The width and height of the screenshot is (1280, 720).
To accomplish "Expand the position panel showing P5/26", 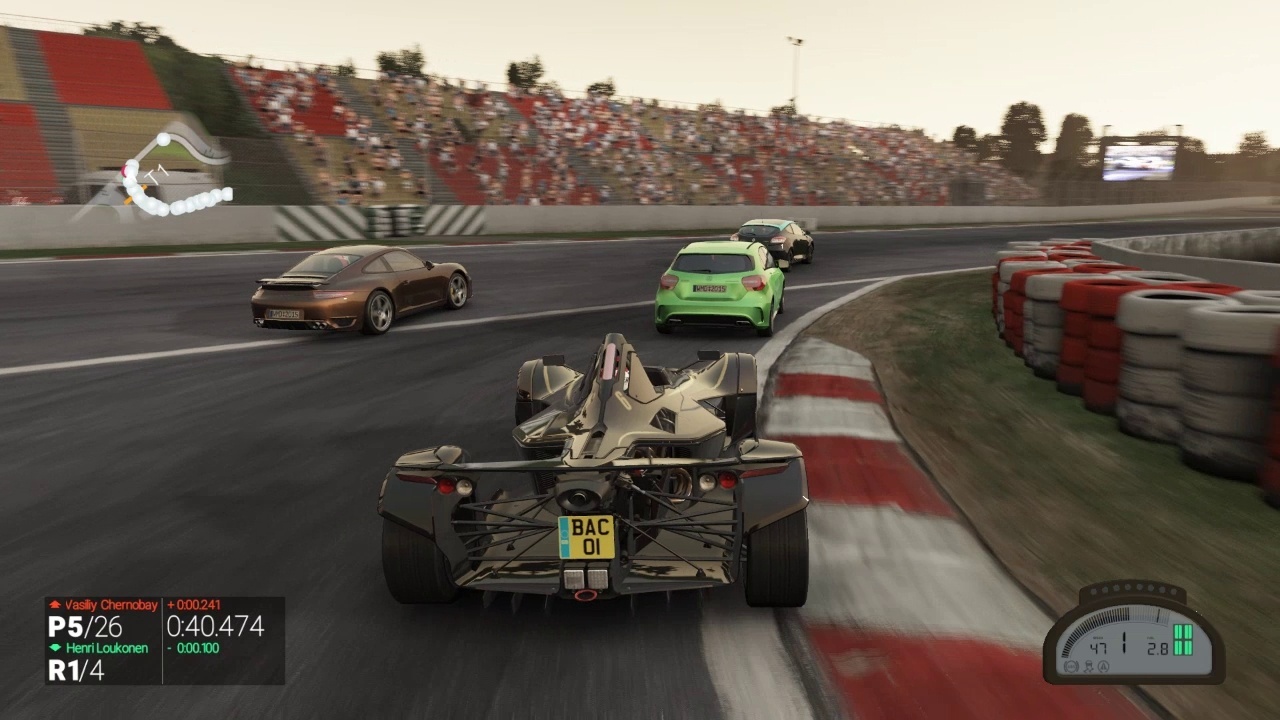I will pos(84,626).
